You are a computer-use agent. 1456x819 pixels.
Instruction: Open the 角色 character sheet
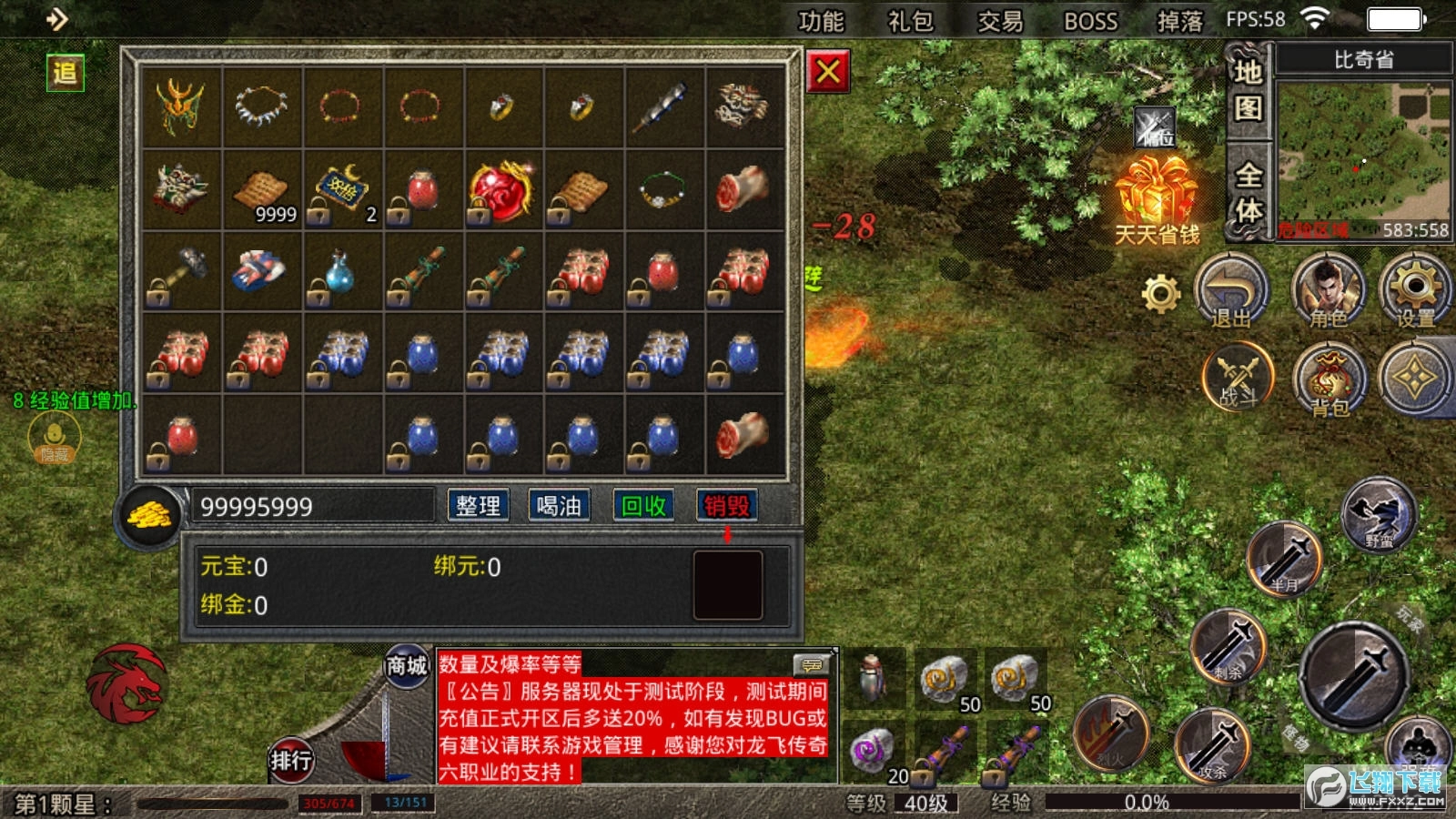[1328, 291]
